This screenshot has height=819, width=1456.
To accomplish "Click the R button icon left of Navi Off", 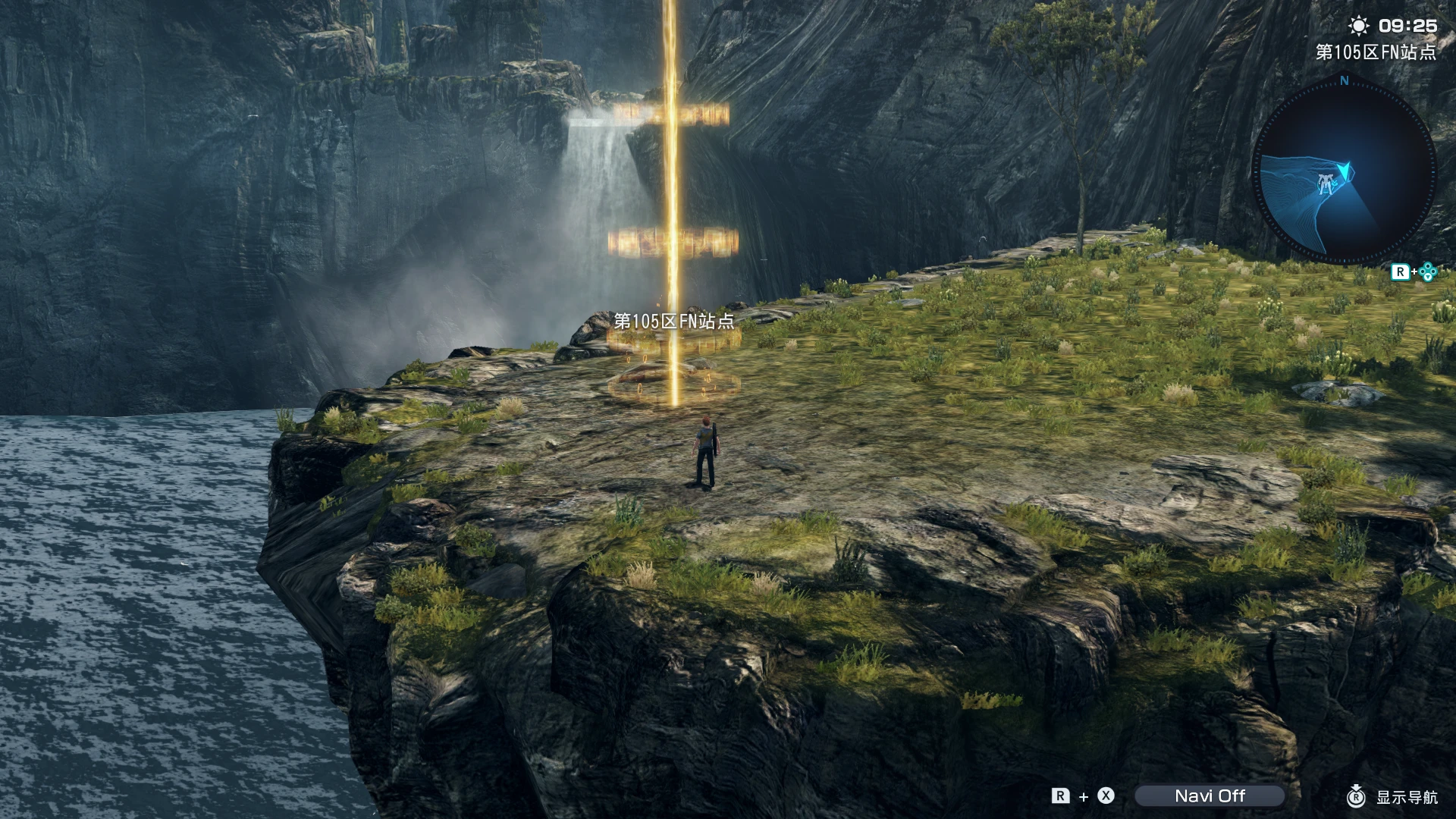I will [x=1061, y=795].
